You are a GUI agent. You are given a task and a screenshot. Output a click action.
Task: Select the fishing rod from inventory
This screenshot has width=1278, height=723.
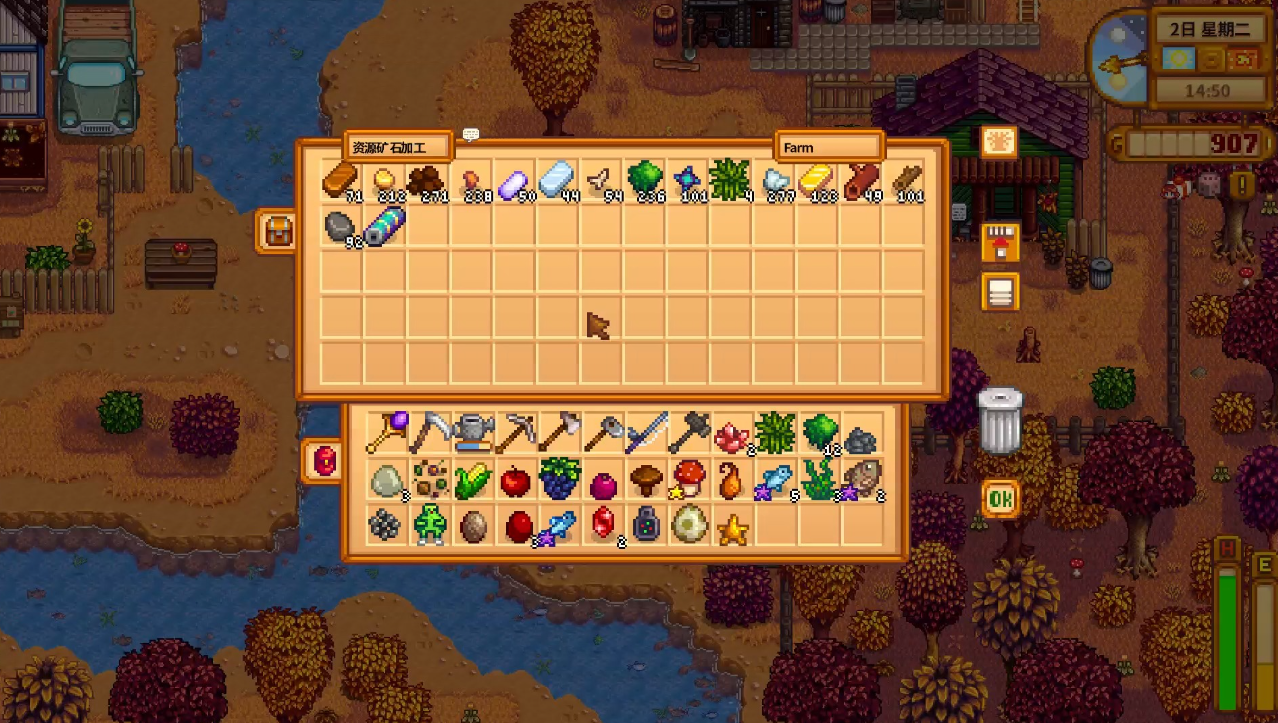(645, 433)
